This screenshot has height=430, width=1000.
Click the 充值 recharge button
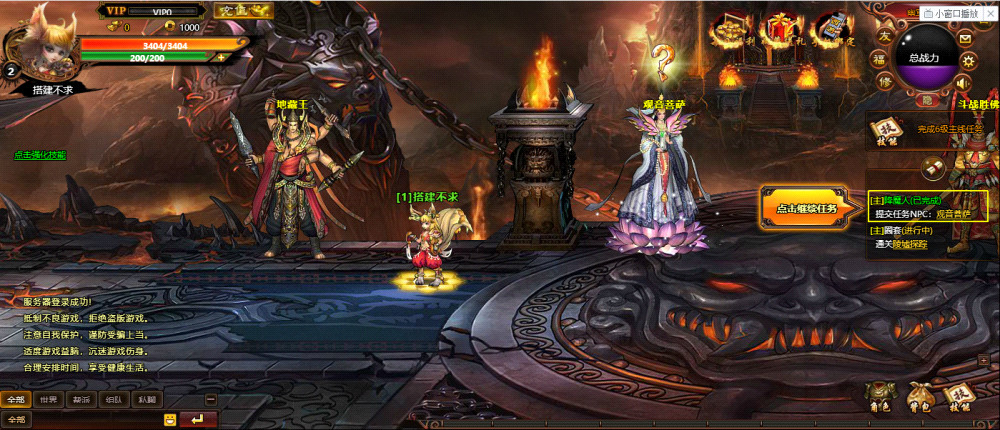pos(233,11)
